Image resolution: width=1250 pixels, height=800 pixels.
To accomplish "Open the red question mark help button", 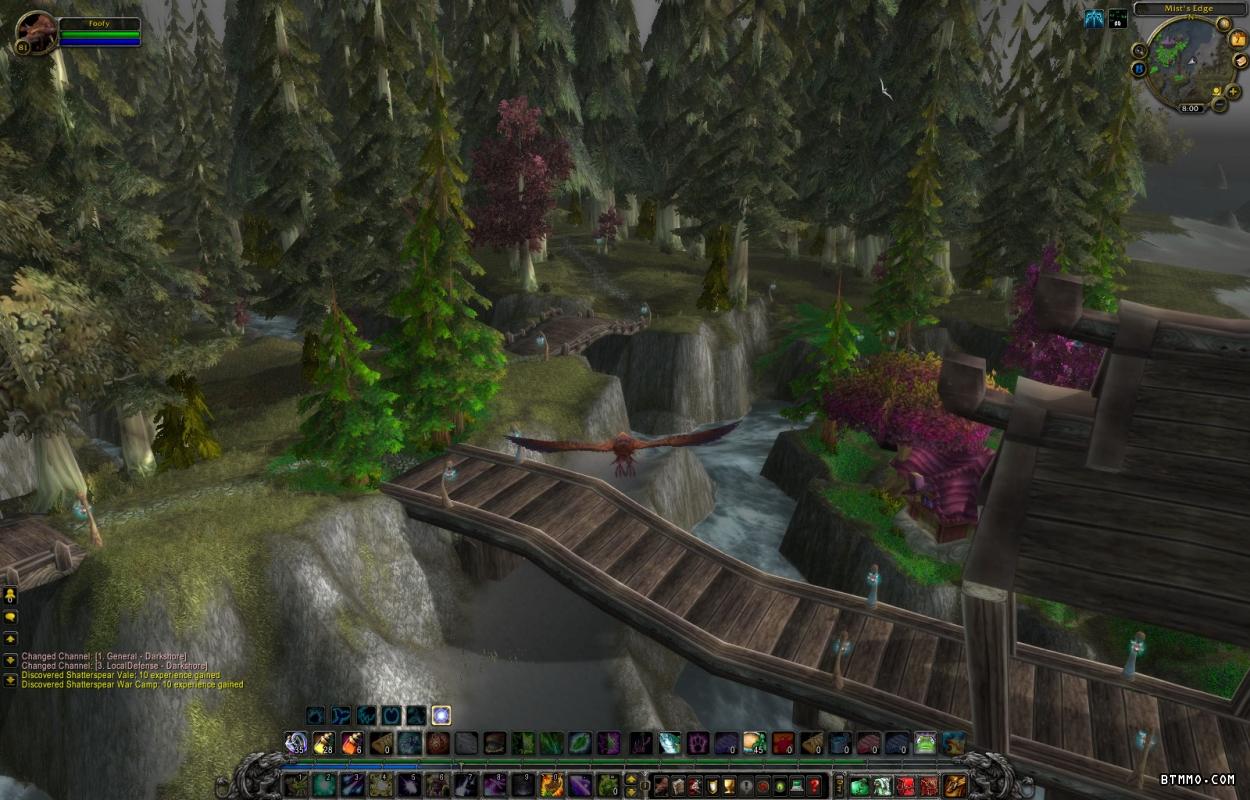I will point(815,785).
